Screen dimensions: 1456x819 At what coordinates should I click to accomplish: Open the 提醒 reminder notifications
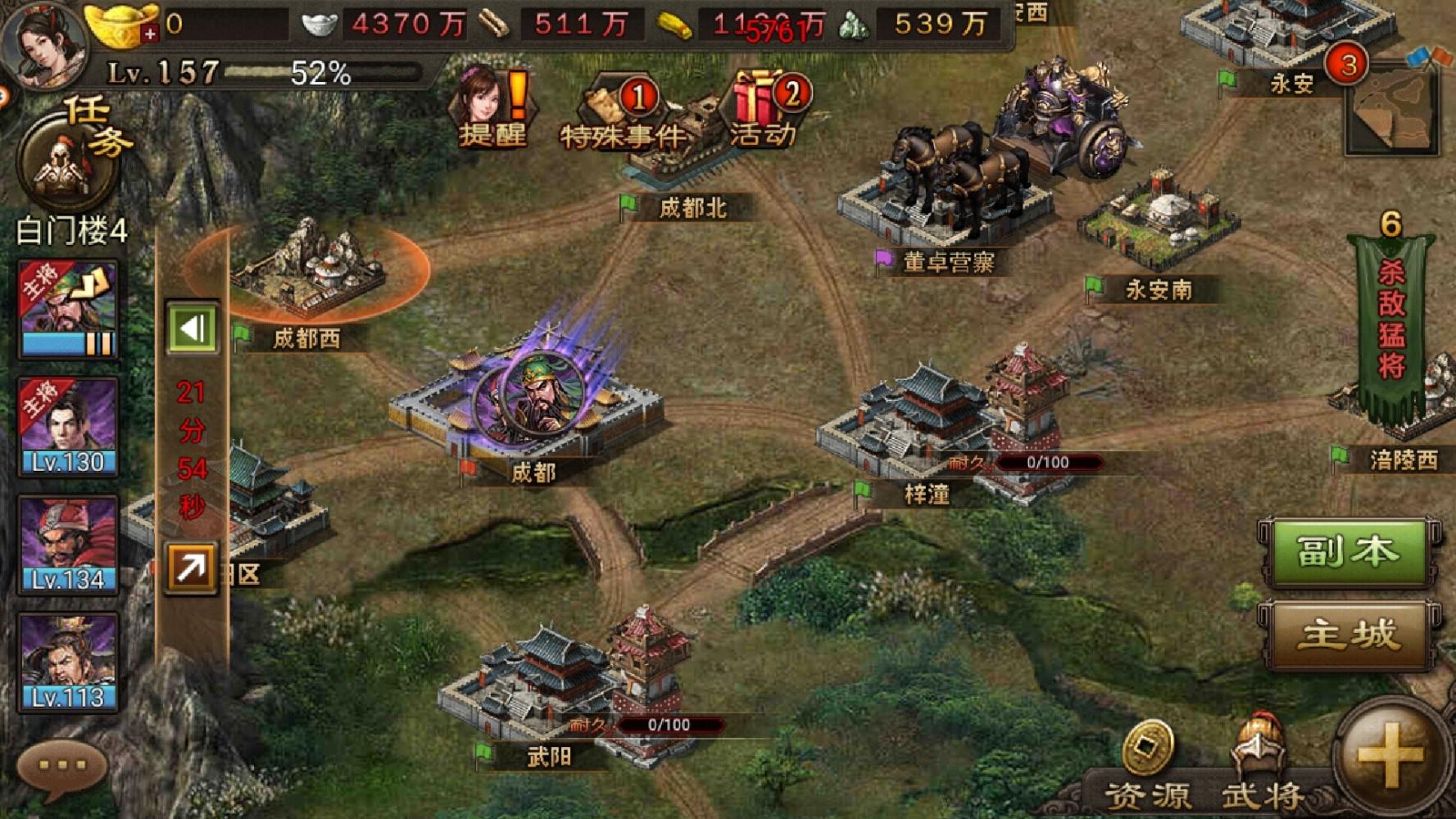click(493, 111)
